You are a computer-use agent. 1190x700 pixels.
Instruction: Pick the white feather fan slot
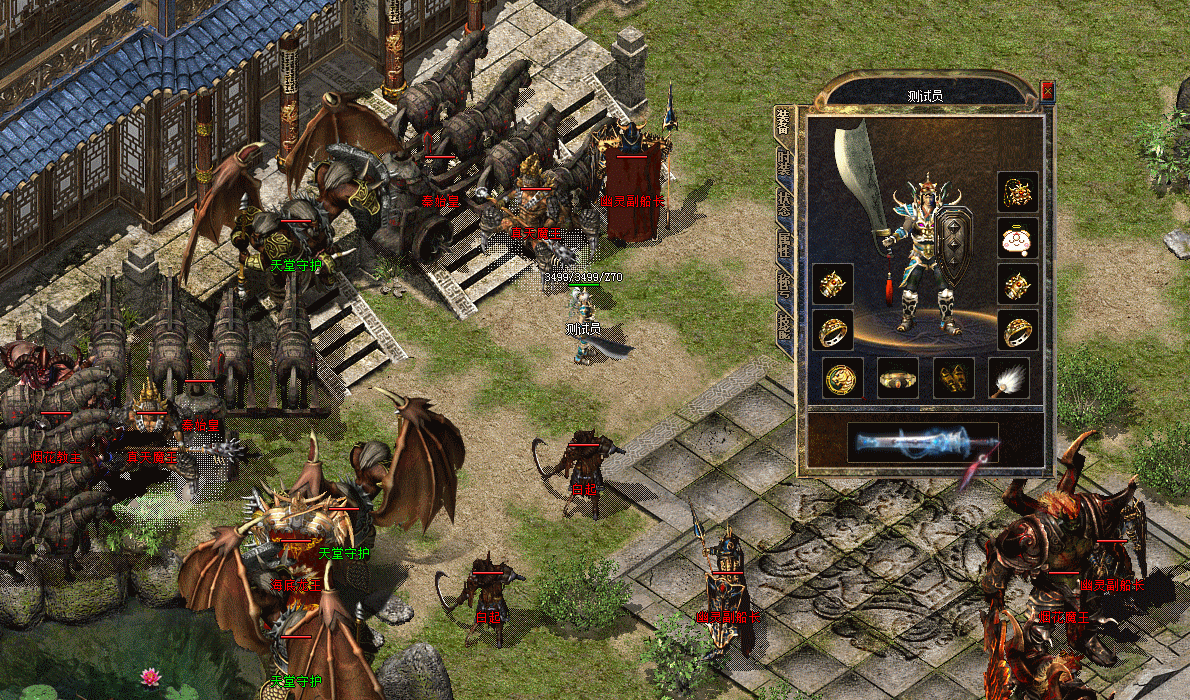1008,378
